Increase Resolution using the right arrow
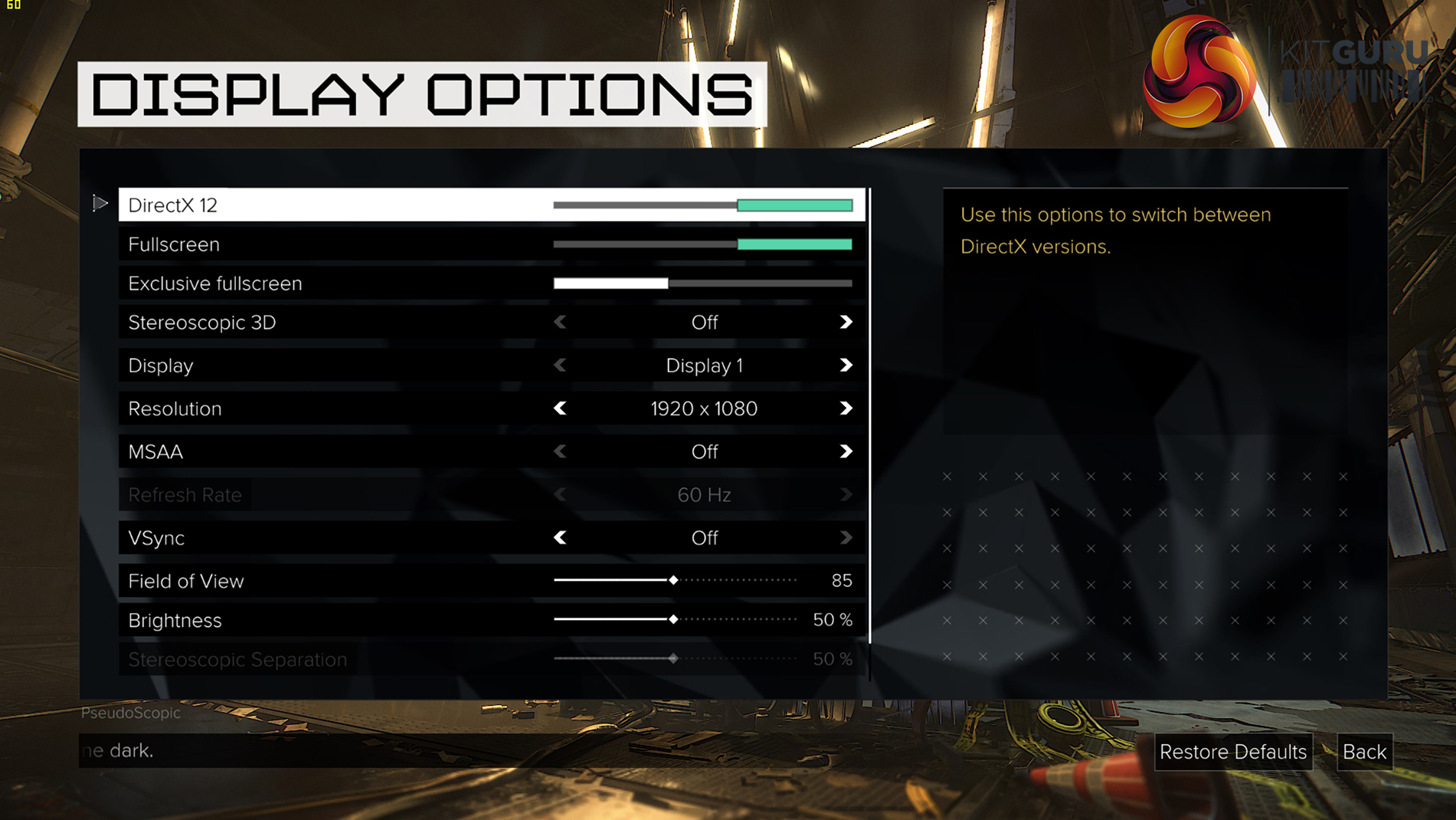Image resolution: width=1456 pixels, height=820 pixels. click(846, 408)
